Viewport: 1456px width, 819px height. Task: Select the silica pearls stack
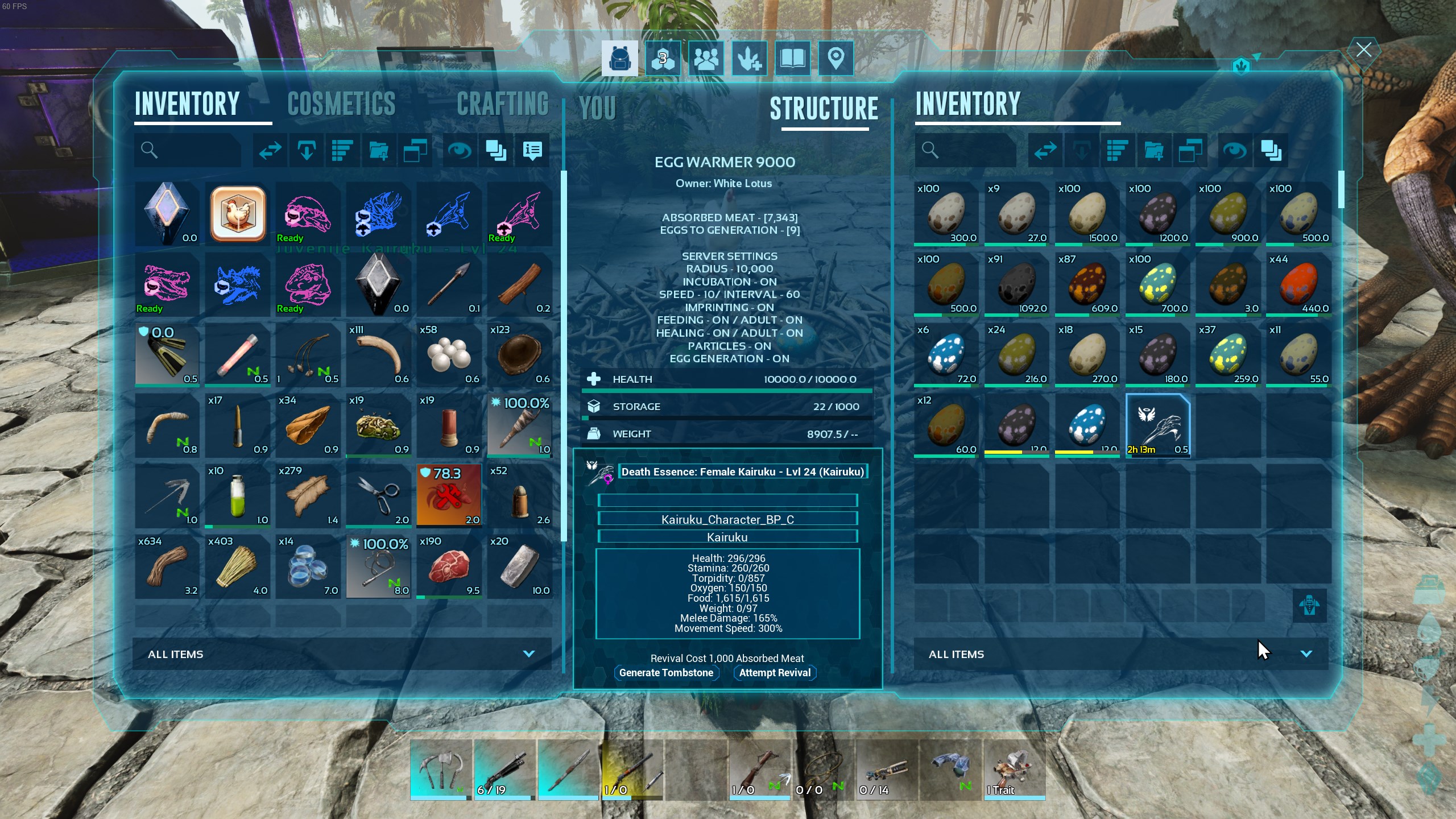449,355
